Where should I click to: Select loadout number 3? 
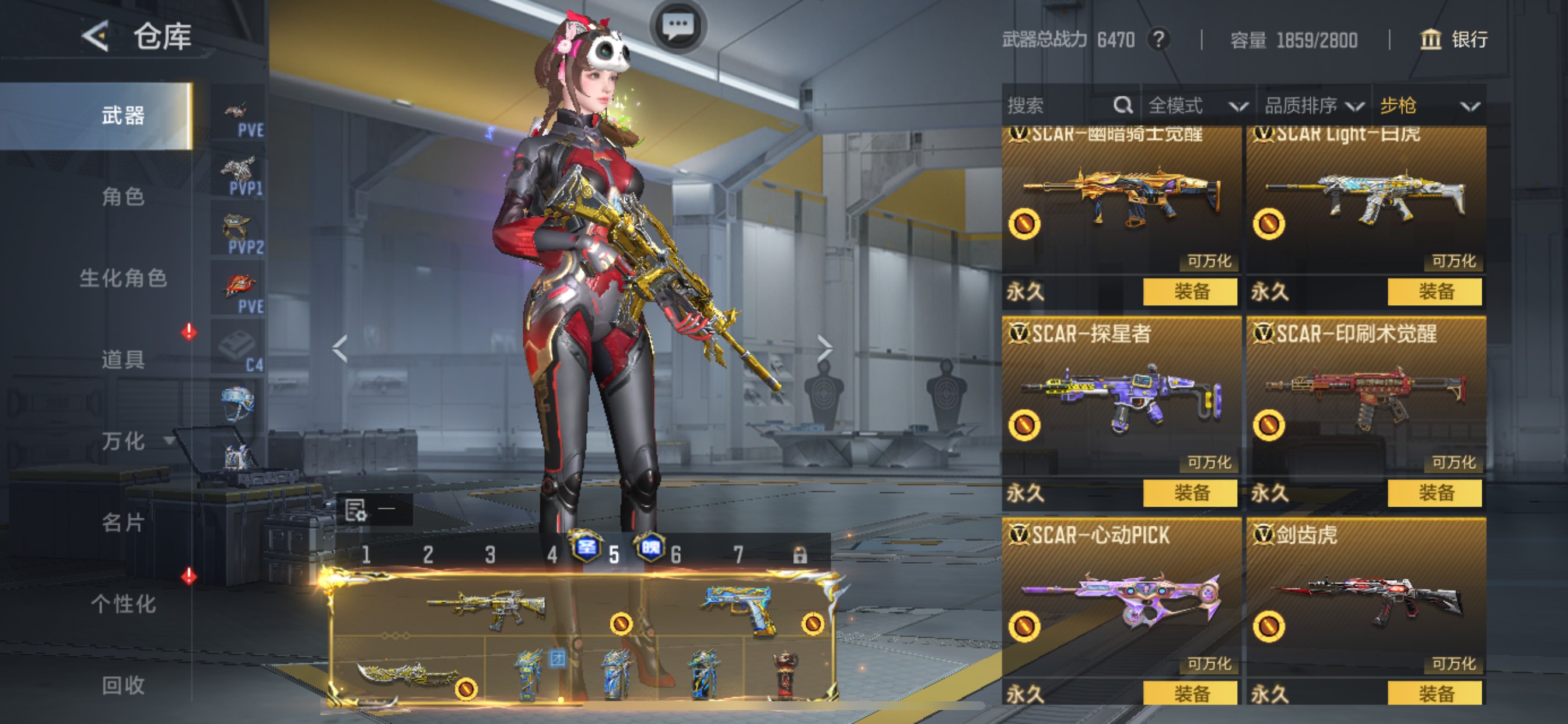(490, 554)
